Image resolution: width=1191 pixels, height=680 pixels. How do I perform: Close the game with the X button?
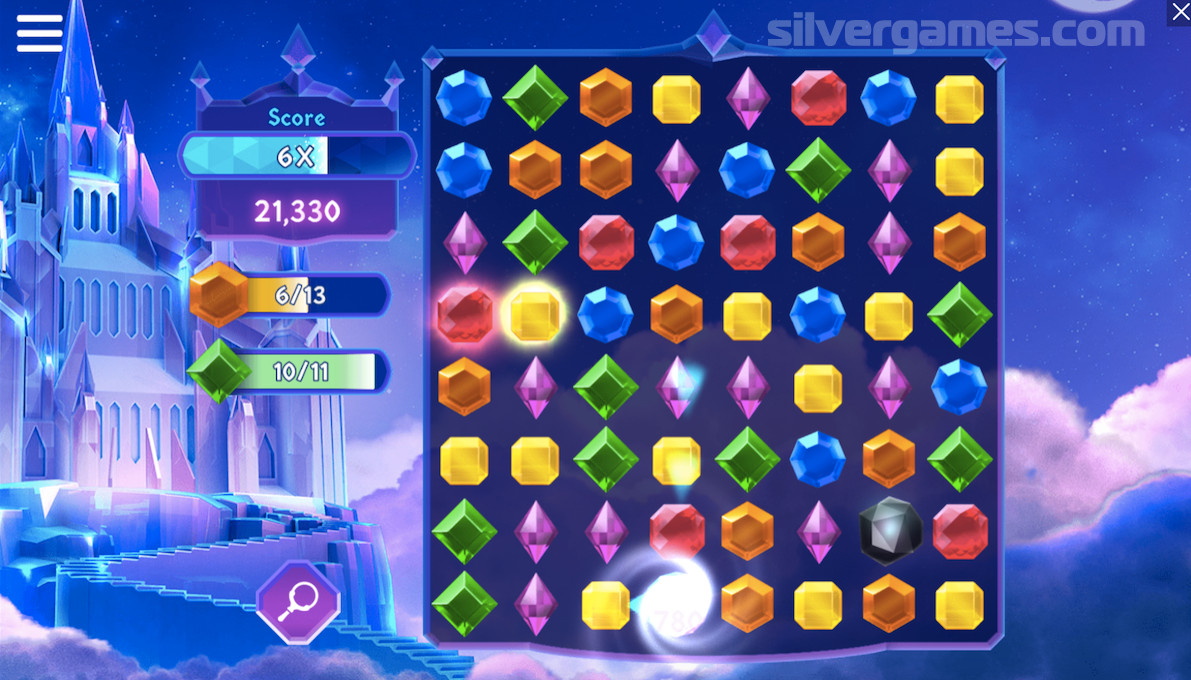point(1178,12)
